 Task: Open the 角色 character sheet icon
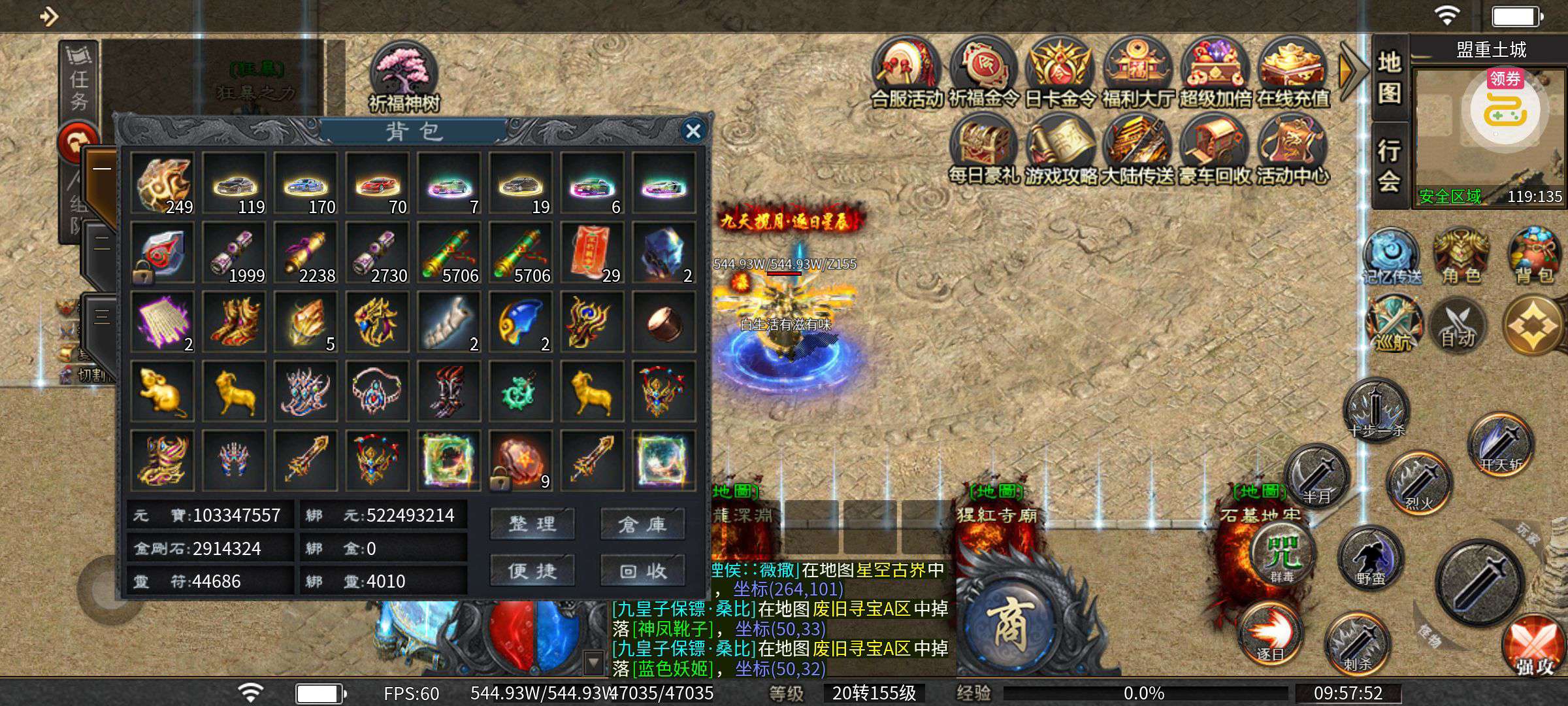point(1462,256)
